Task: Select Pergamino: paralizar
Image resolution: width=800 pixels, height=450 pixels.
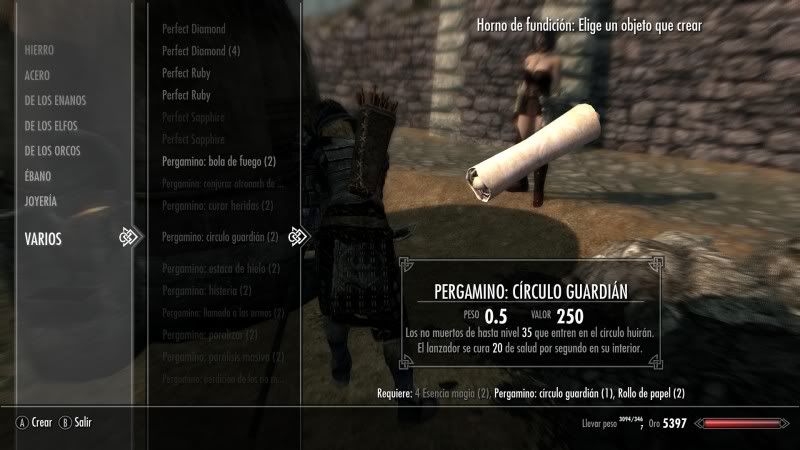Action: tap(208, 337)
